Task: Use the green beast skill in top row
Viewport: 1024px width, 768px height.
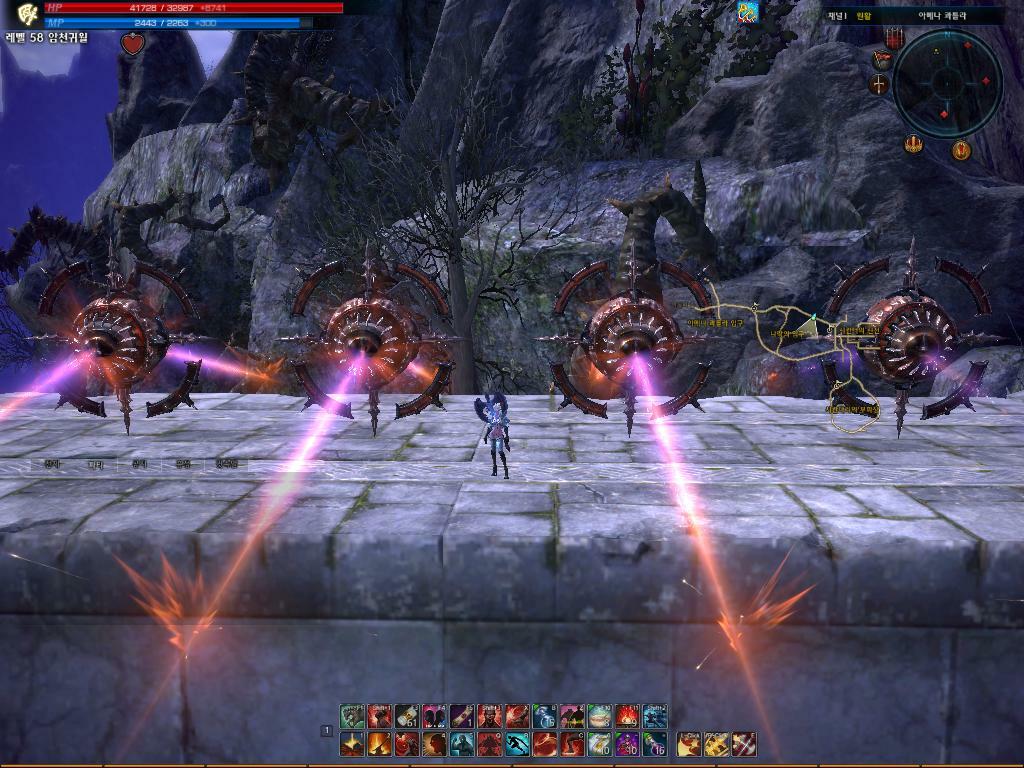Action: [352, 716]
